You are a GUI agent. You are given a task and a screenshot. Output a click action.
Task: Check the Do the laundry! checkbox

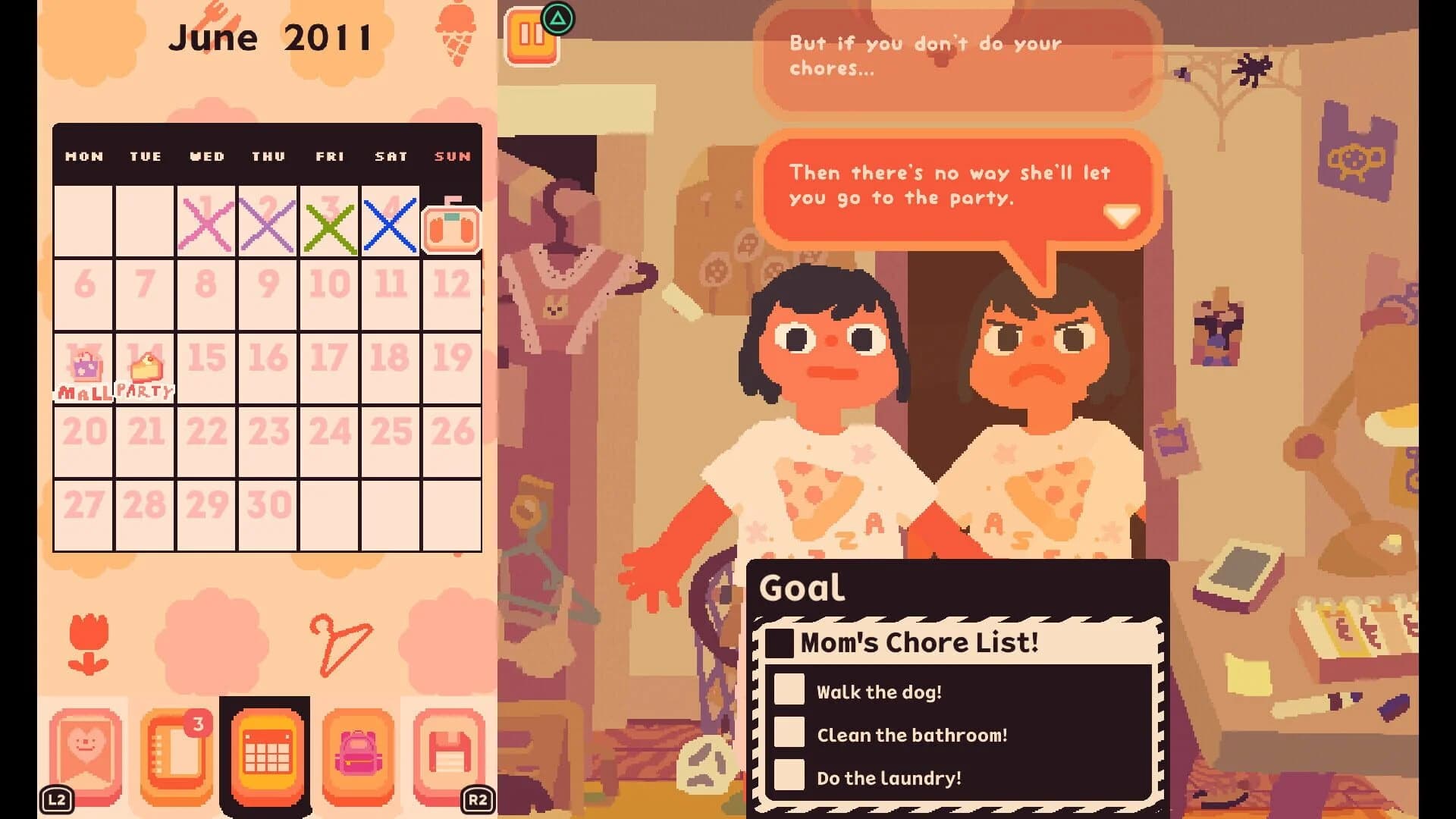pyautogui.click(x=789, y=777)
